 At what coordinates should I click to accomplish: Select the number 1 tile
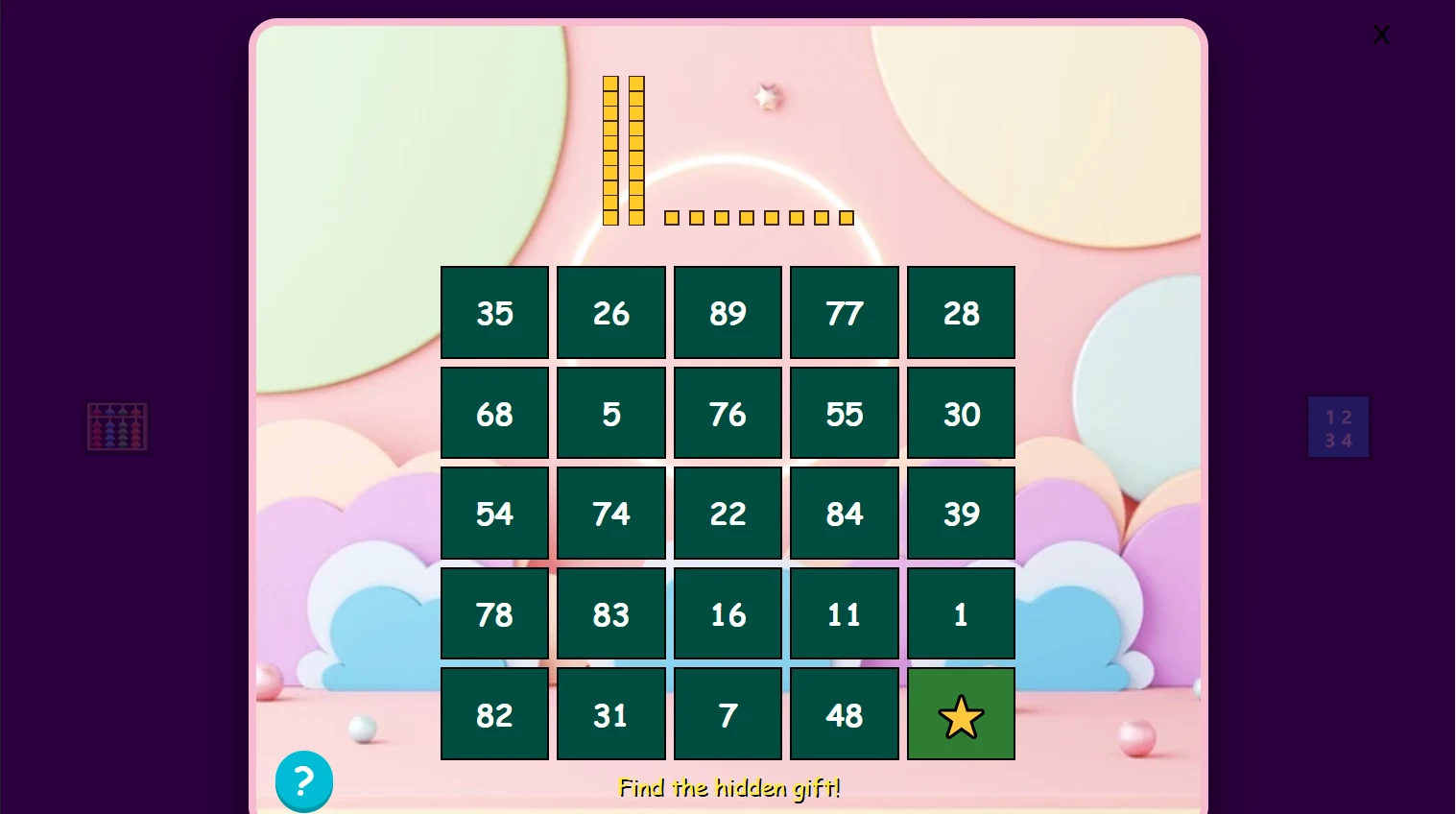(961, 614)
